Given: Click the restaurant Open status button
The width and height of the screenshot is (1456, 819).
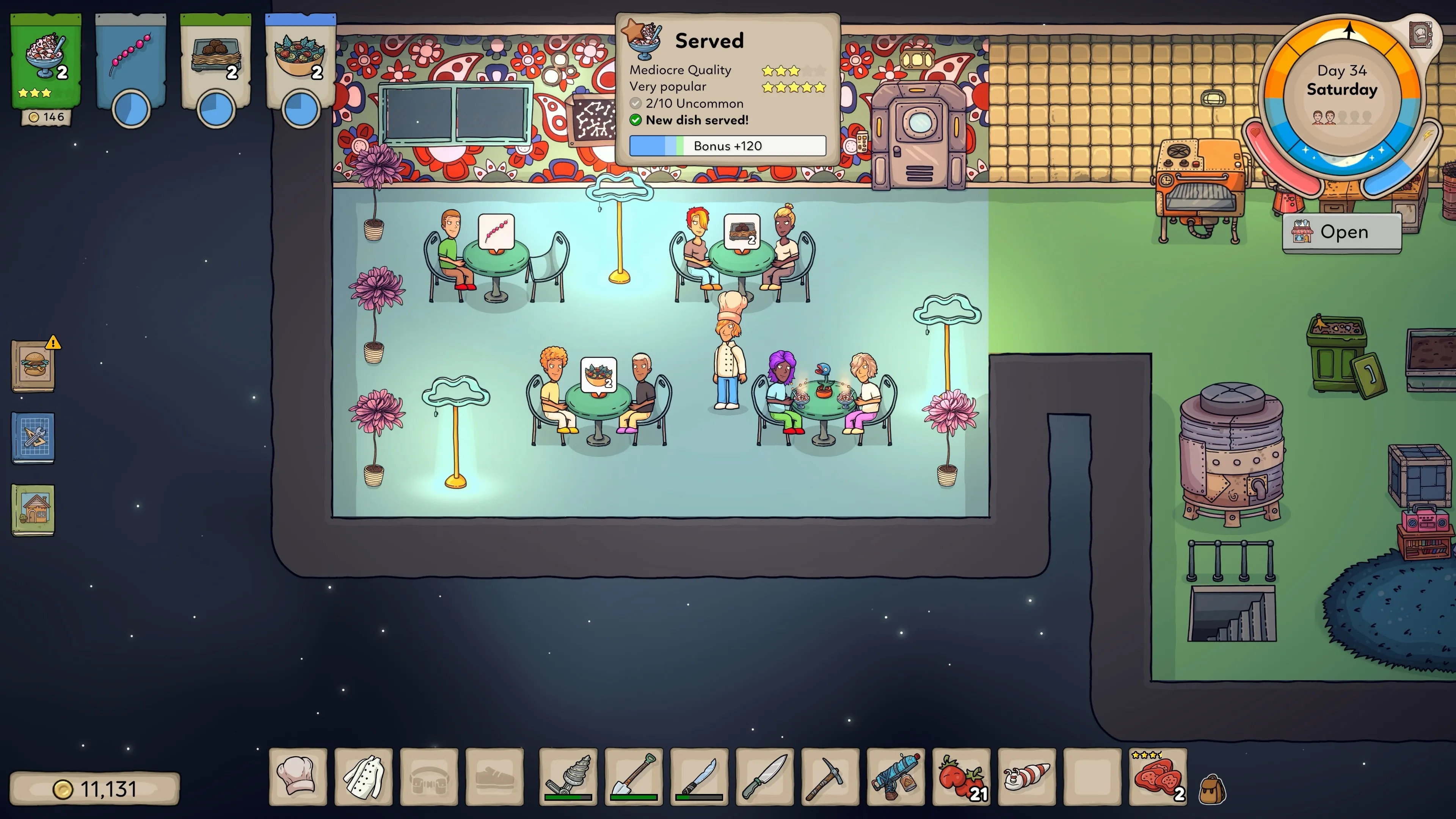Looking at the screenshot, I should [1342, 232].
